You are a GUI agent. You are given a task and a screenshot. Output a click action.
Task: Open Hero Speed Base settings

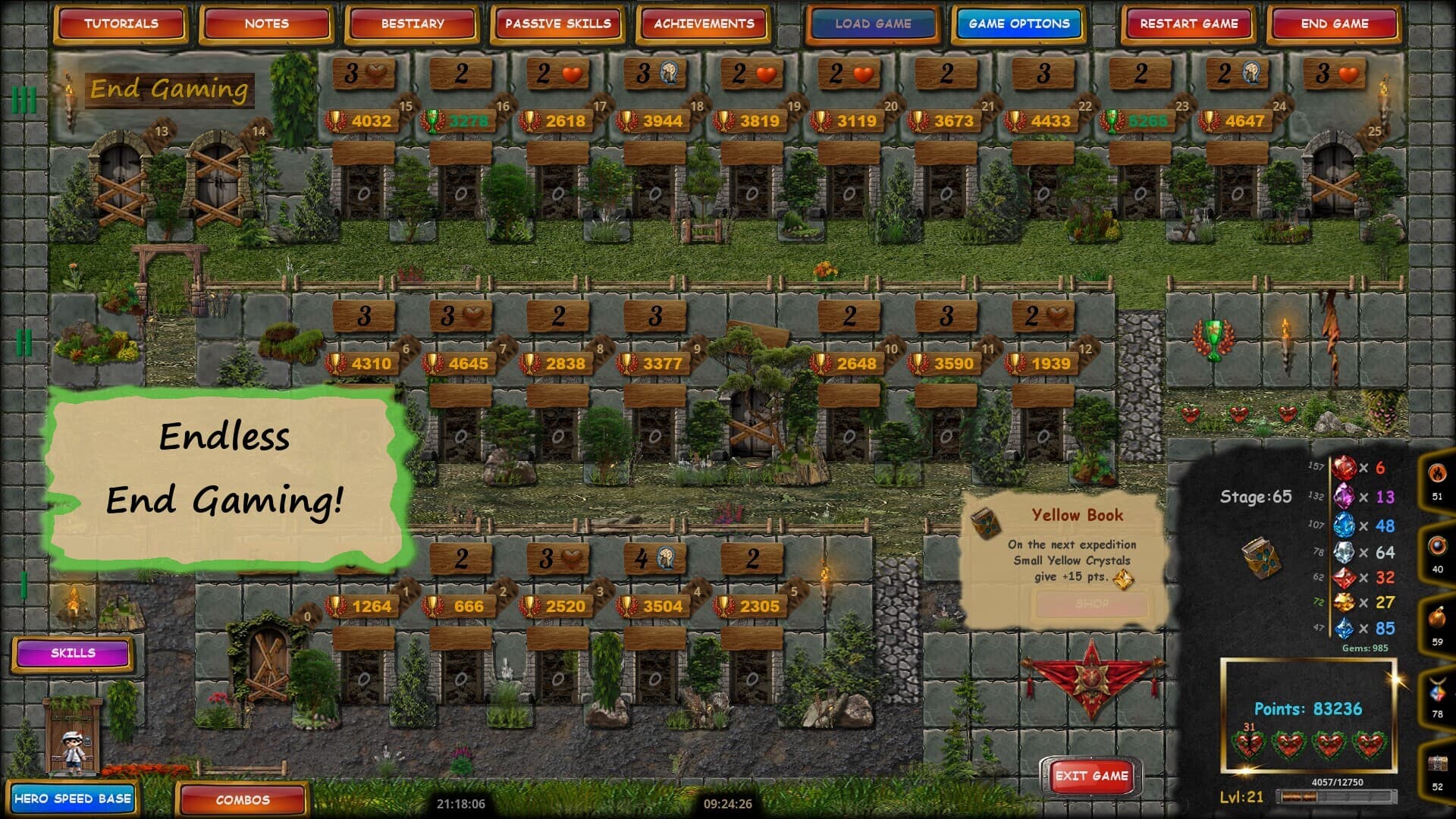(x=74, y=799)
